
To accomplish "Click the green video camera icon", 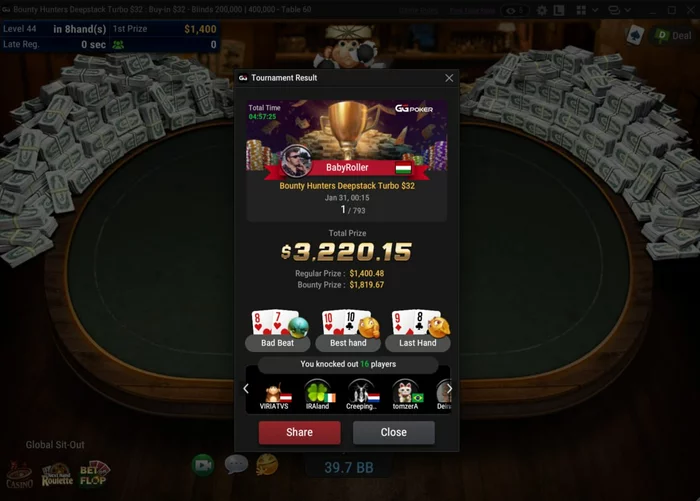I will click(203, 464).
